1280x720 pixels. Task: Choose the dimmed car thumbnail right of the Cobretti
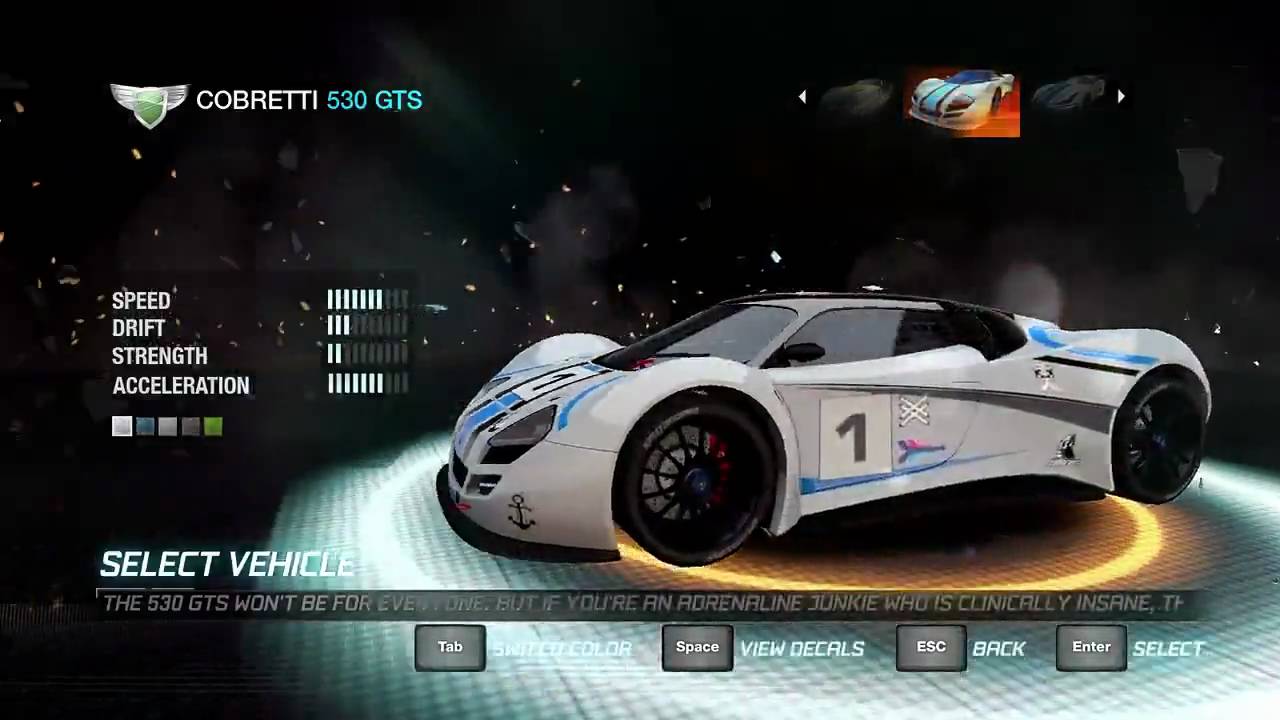[x=1068, y=95]
